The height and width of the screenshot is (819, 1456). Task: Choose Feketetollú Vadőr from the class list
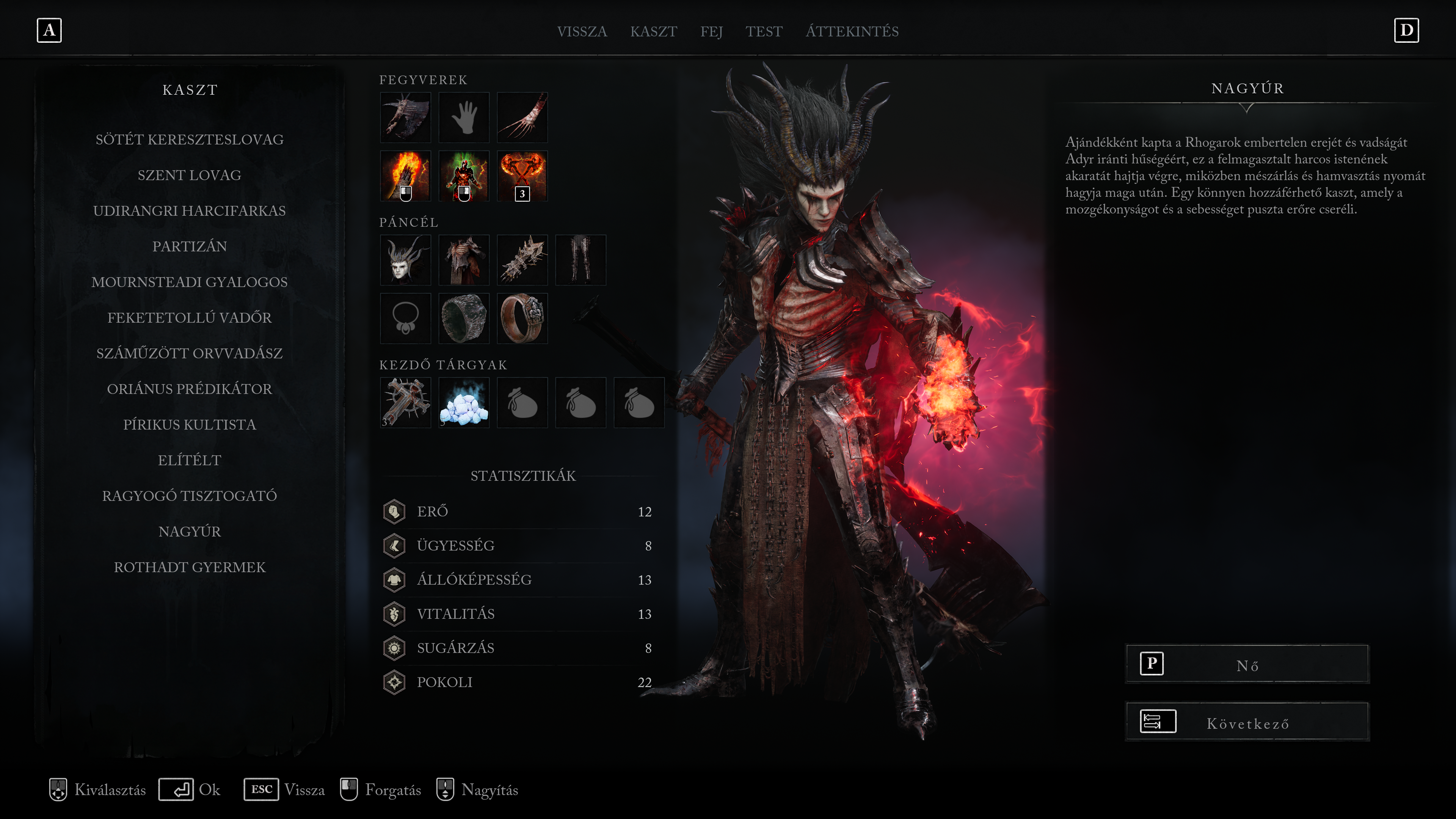click(189, 318)
